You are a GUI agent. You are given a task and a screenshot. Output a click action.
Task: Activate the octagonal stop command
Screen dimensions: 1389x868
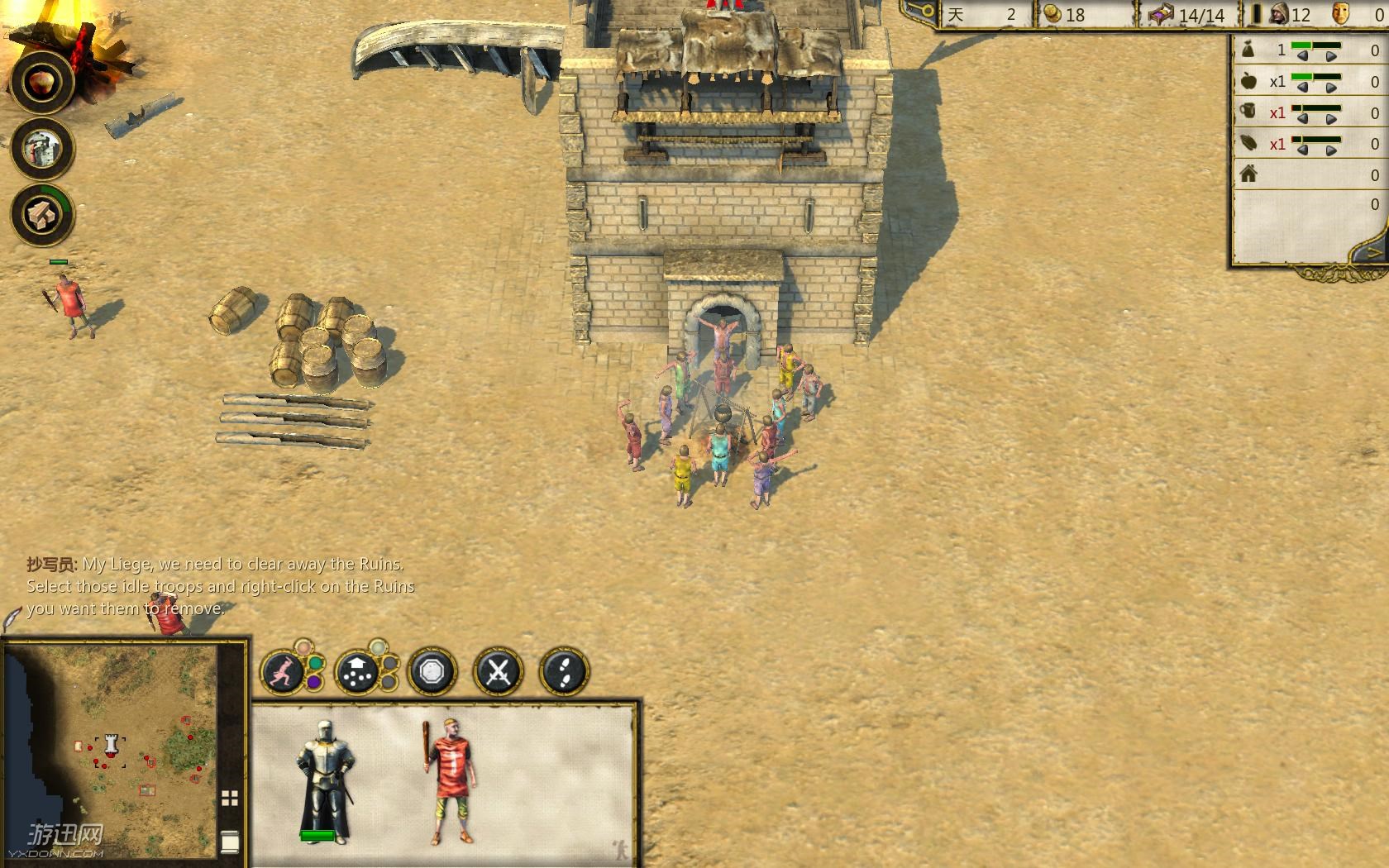click(432, 672)
